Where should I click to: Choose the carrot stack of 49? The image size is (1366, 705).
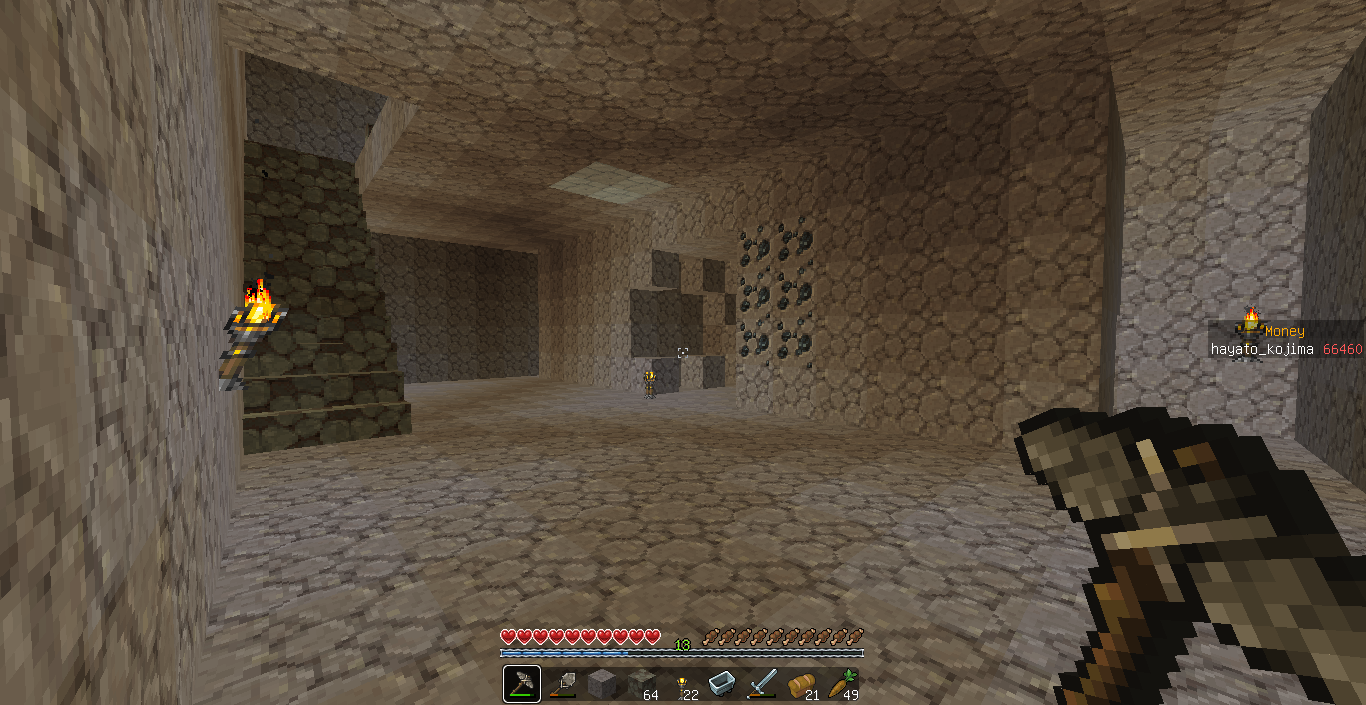pos(842,684)
